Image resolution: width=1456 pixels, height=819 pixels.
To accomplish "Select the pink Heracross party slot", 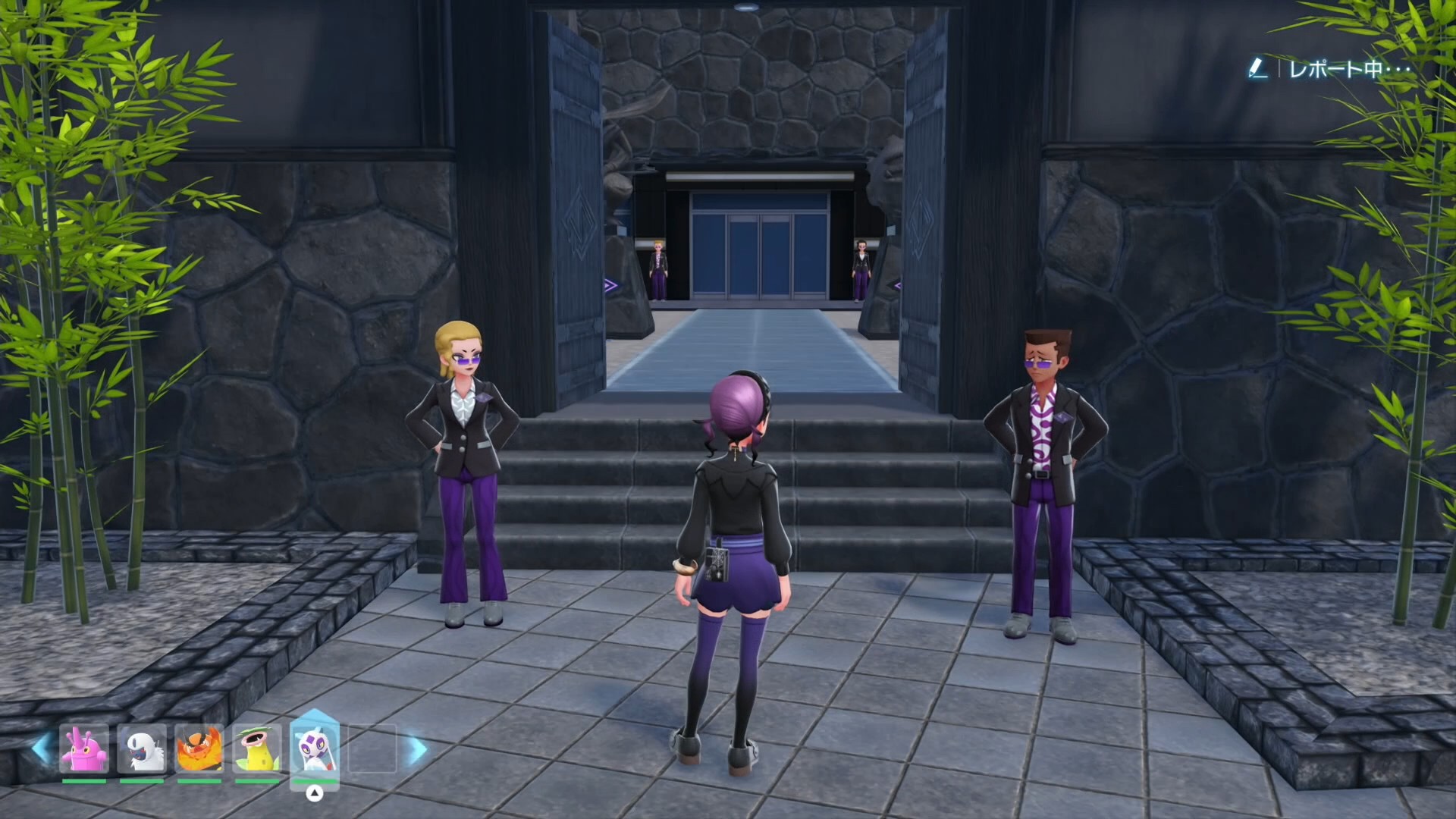I will [x=84, y=748].
